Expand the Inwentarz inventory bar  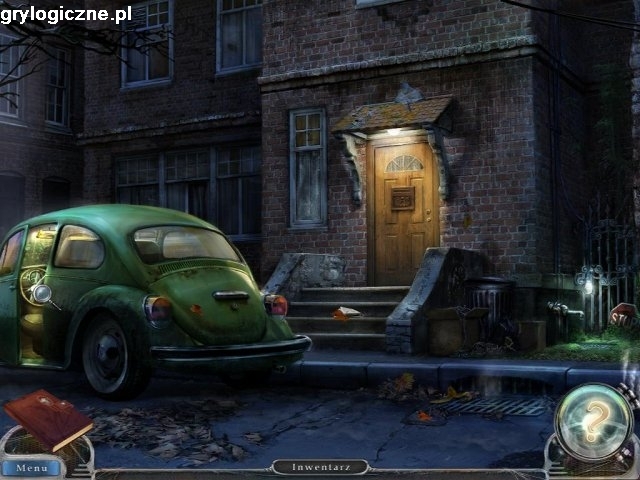coord(320,467)
